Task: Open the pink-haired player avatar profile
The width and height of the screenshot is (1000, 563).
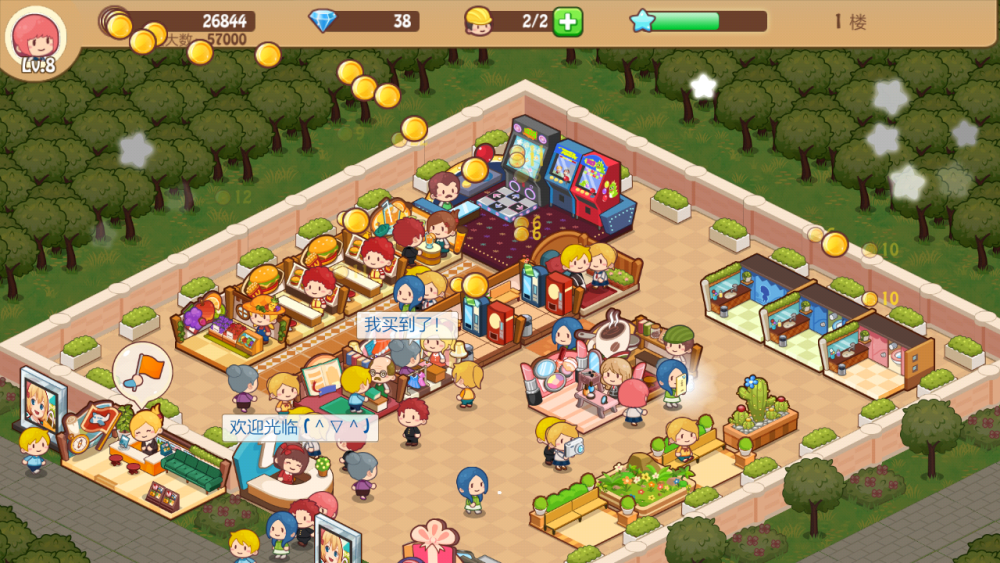Action: (35, 39)
